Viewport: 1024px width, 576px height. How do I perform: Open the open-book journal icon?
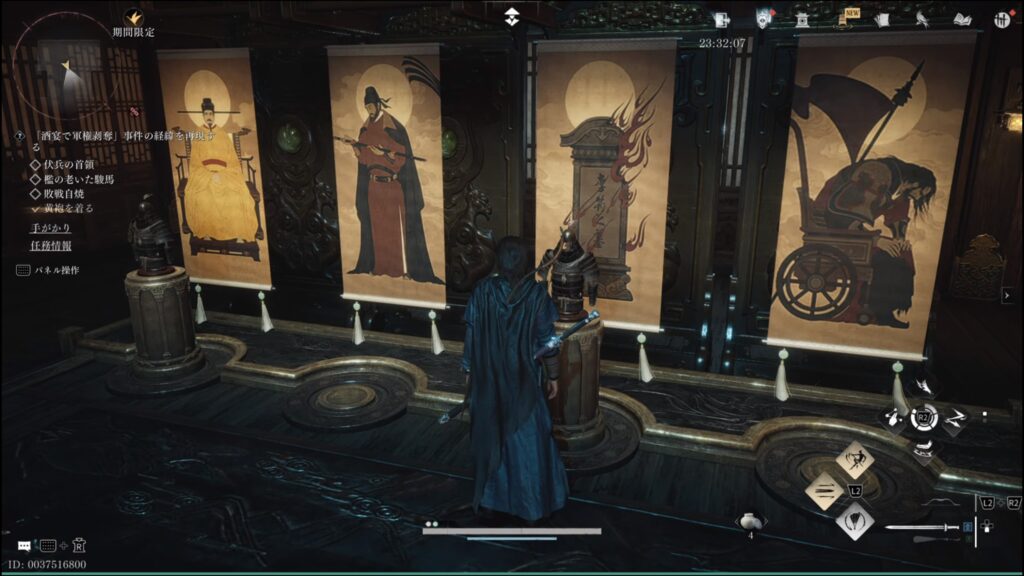pyautogui.click(x=962, y=20)
